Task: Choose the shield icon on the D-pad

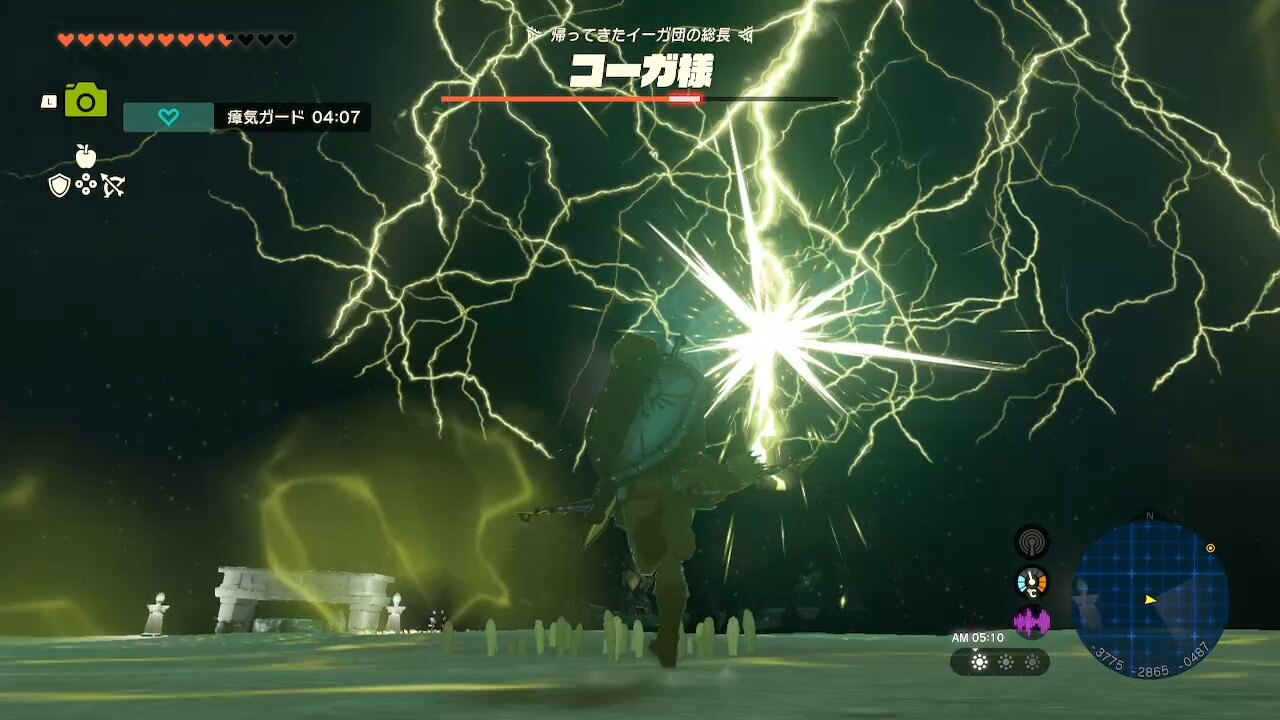Action: (x=60, y=185)
